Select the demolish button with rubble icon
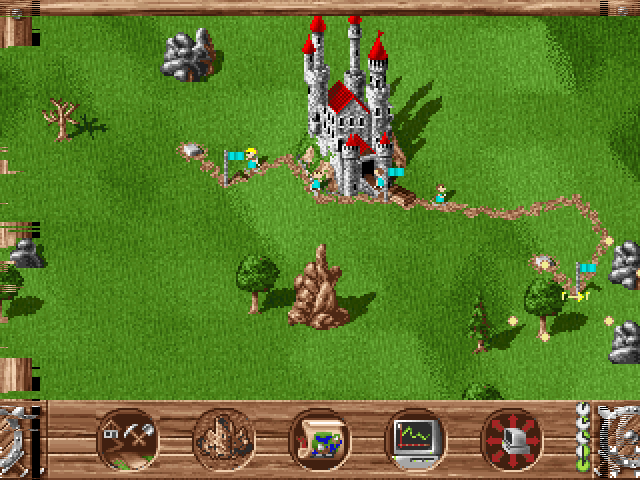The width and height of the screenshot is (640, 480). point(223,439)
